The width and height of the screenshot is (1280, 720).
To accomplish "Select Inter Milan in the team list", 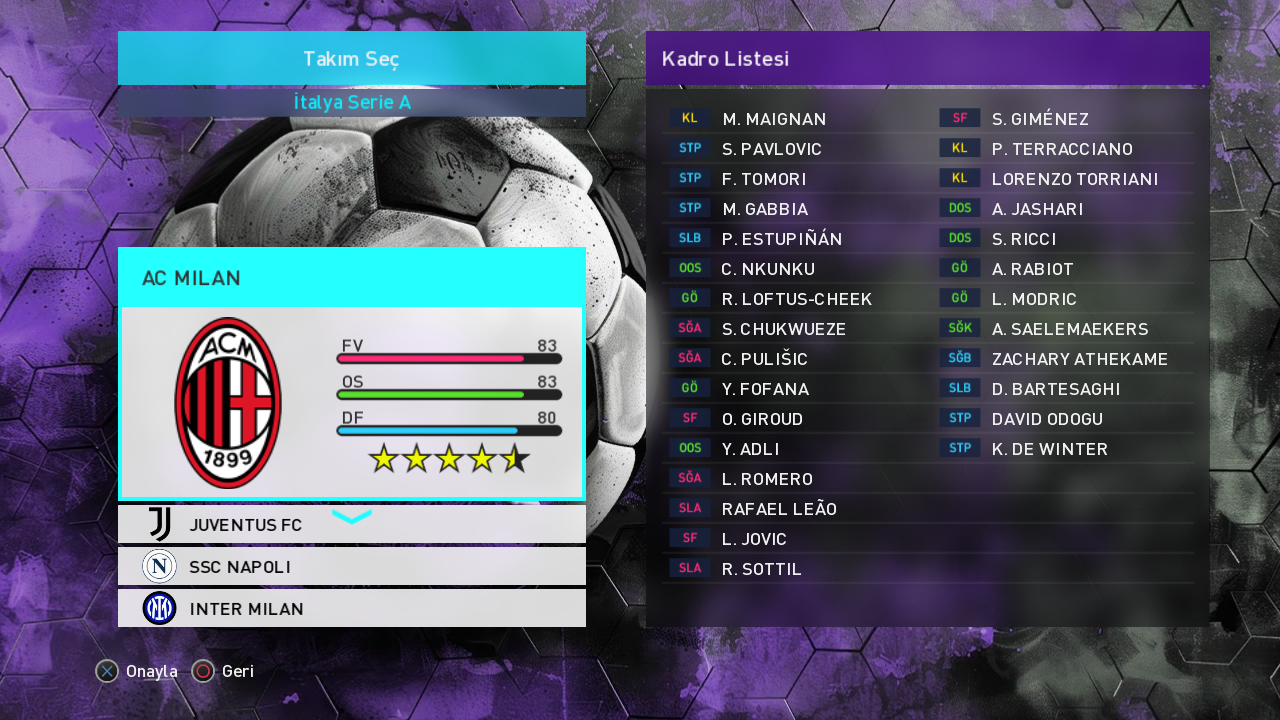I will [x=351, y=609].
